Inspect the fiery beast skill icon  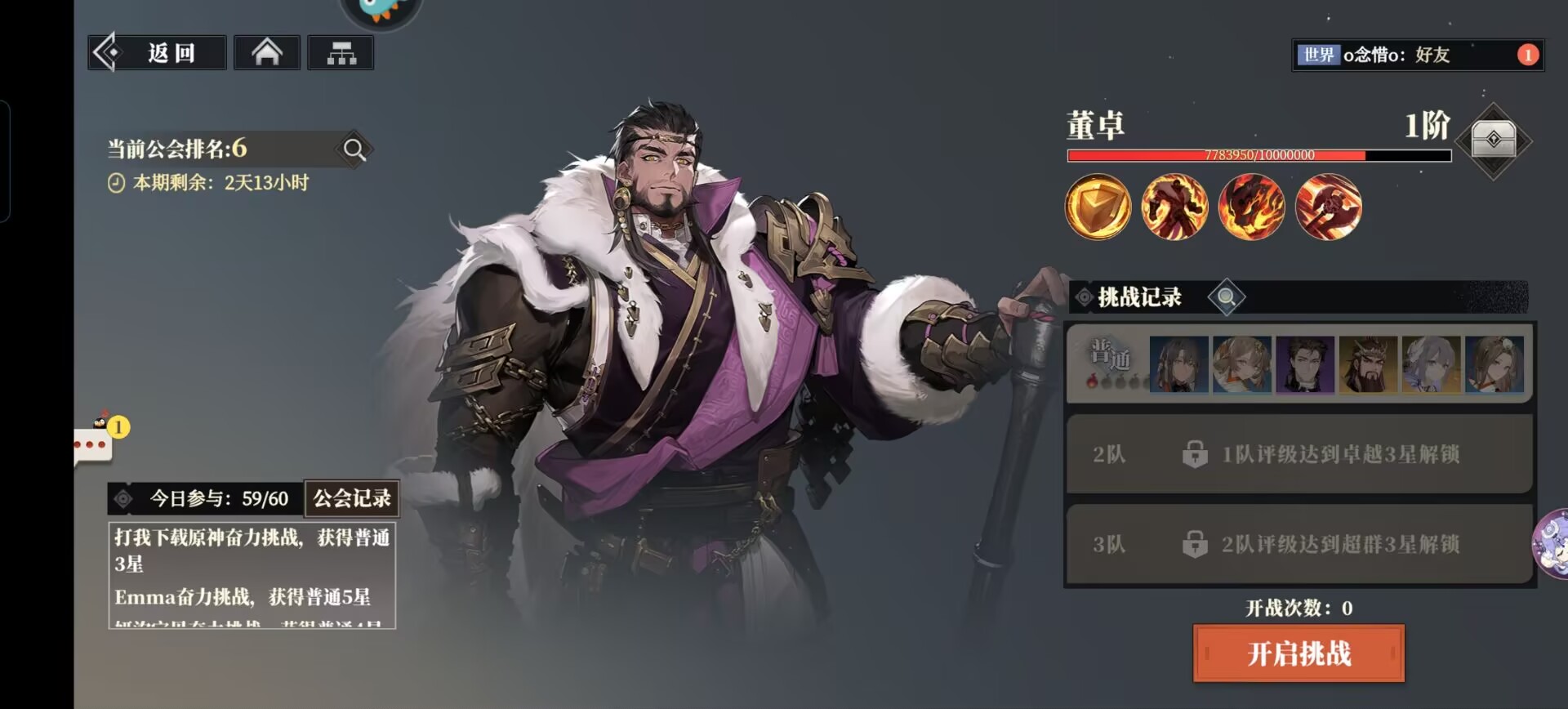pyautogui.click(x=1251, y=207)
